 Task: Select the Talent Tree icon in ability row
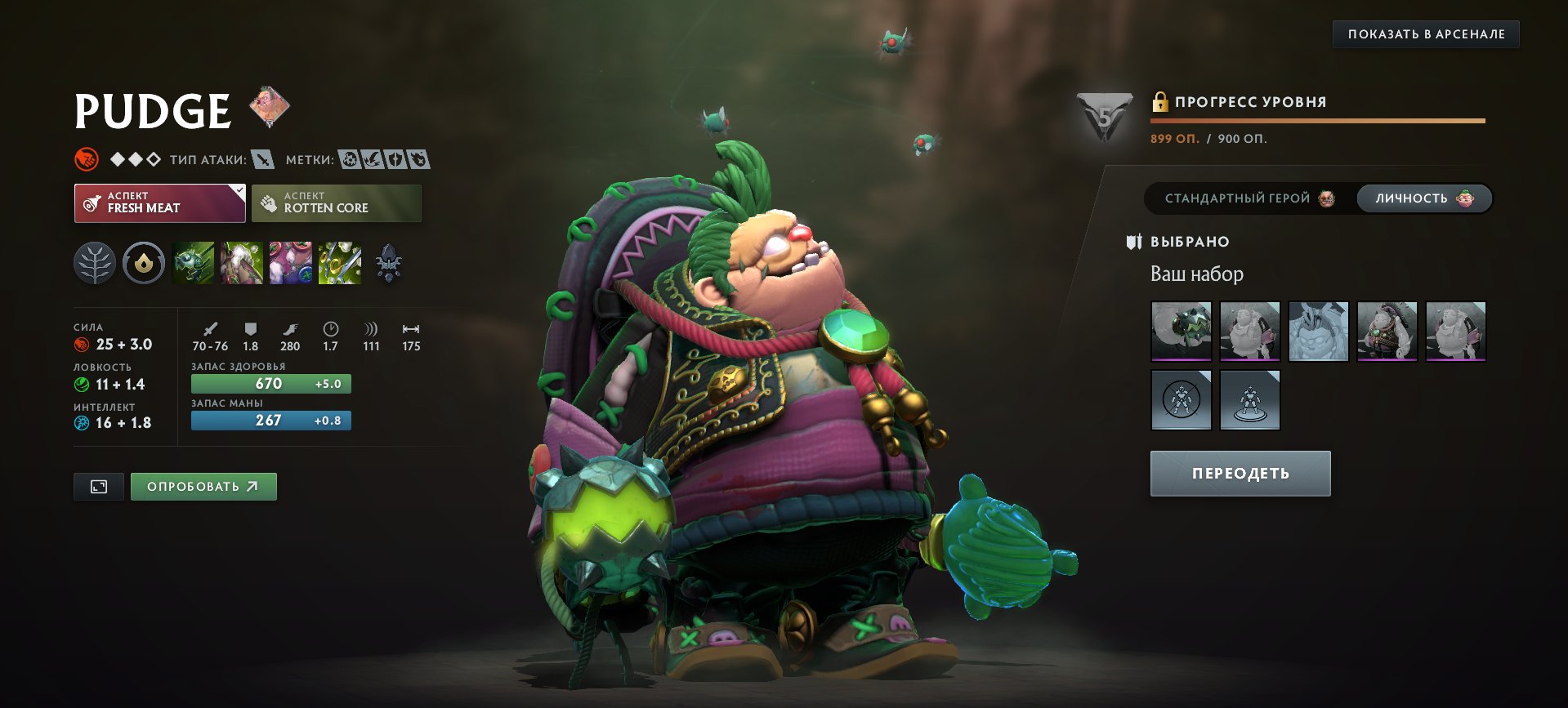pos(96,263)
